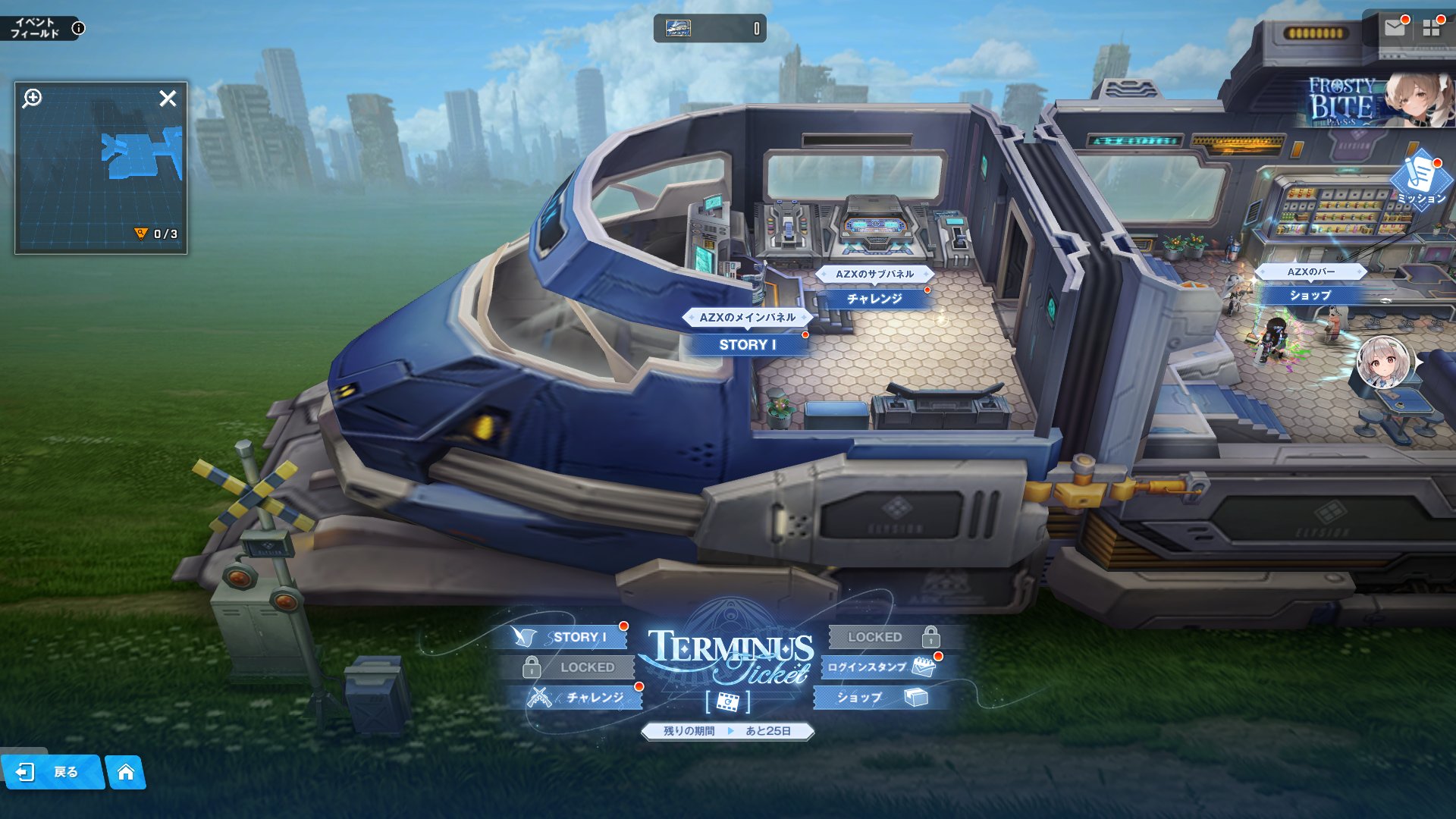Play the film clip icon under Terminus Ticket

727,702
